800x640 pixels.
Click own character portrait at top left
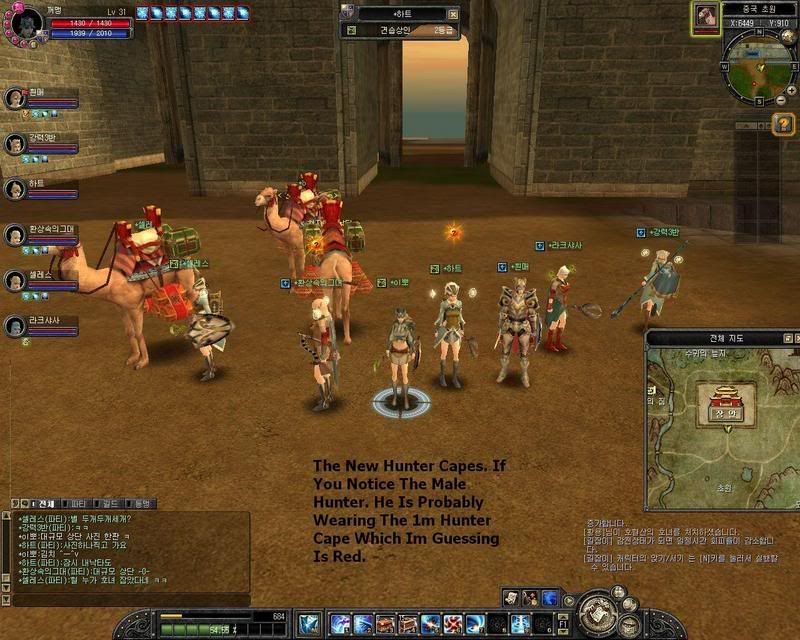click(x=26, y=21)
